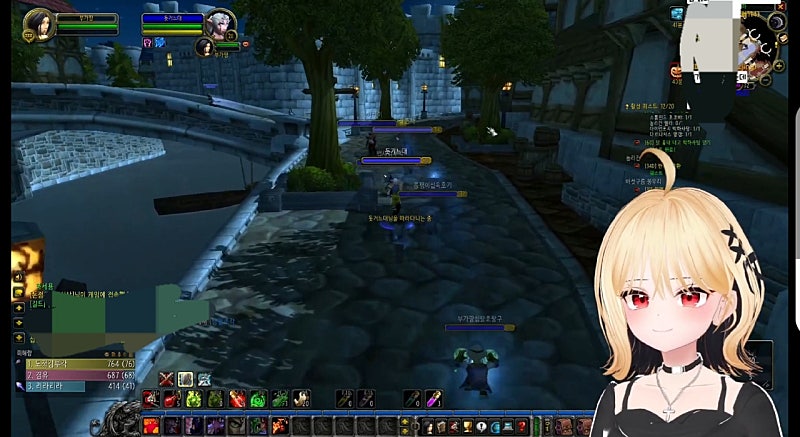The height and width of the screenshot is (437, 800).
Task: Activate the first bottom action bar ability
Action: pyautogui.click(x=151, y=426)
